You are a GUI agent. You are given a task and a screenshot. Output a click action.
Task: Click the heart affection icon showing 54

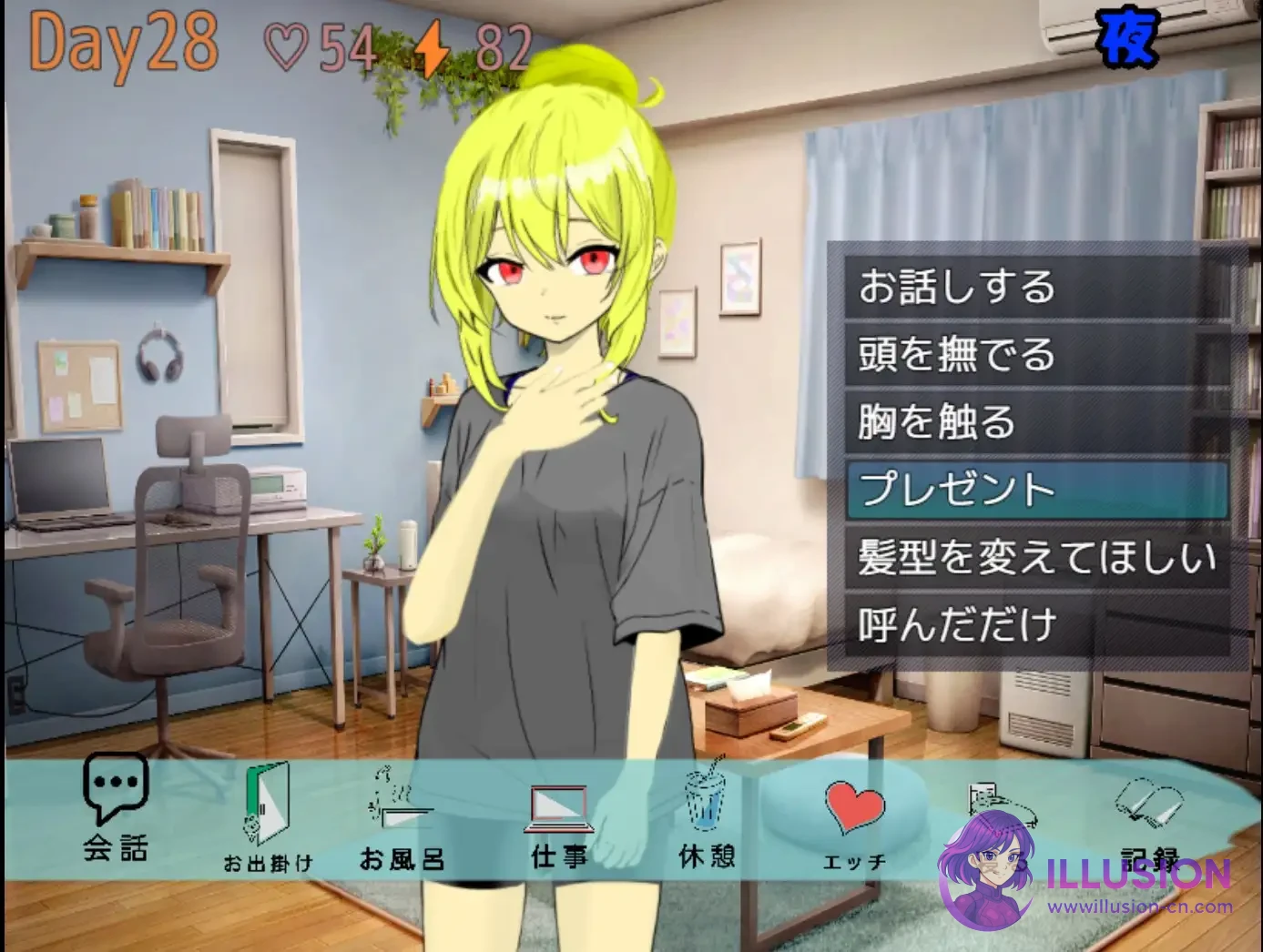287,44
